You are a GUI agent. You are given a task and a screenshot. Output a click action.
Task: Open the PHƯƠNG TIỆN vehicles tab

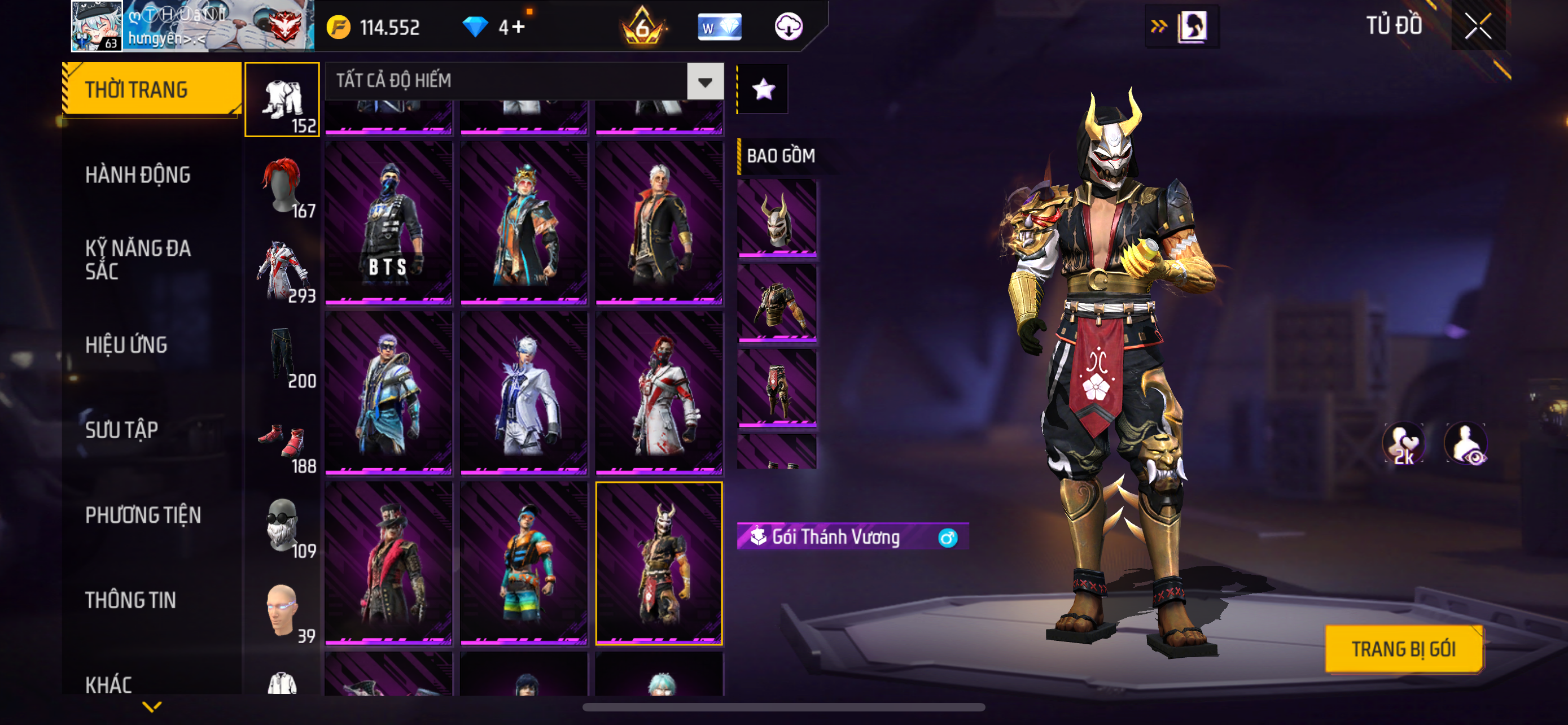coord(143,515)
